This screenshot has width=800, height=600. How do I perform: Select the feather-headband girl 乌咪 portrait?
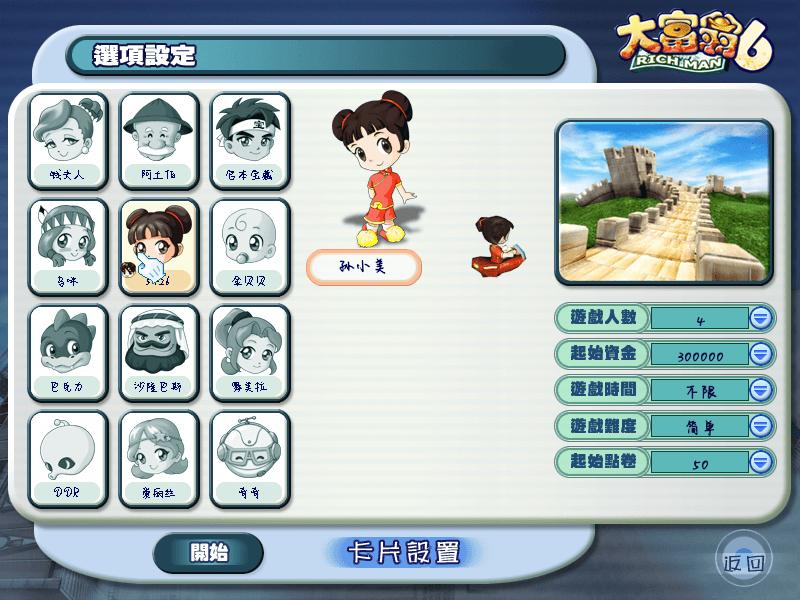tap(68, 246)
